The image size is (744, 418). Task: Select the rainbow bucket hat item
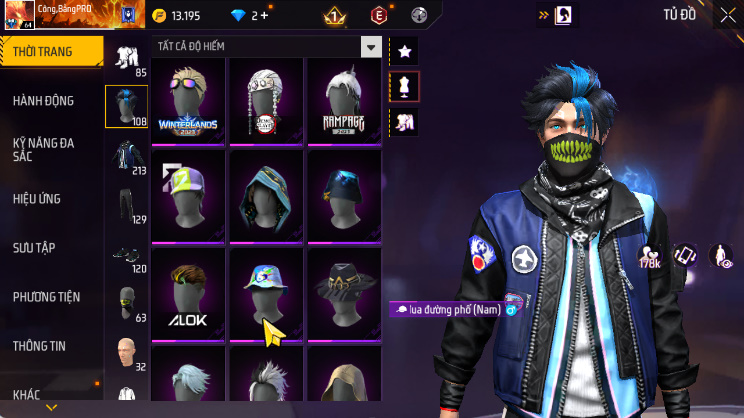[x=265, y=292]
